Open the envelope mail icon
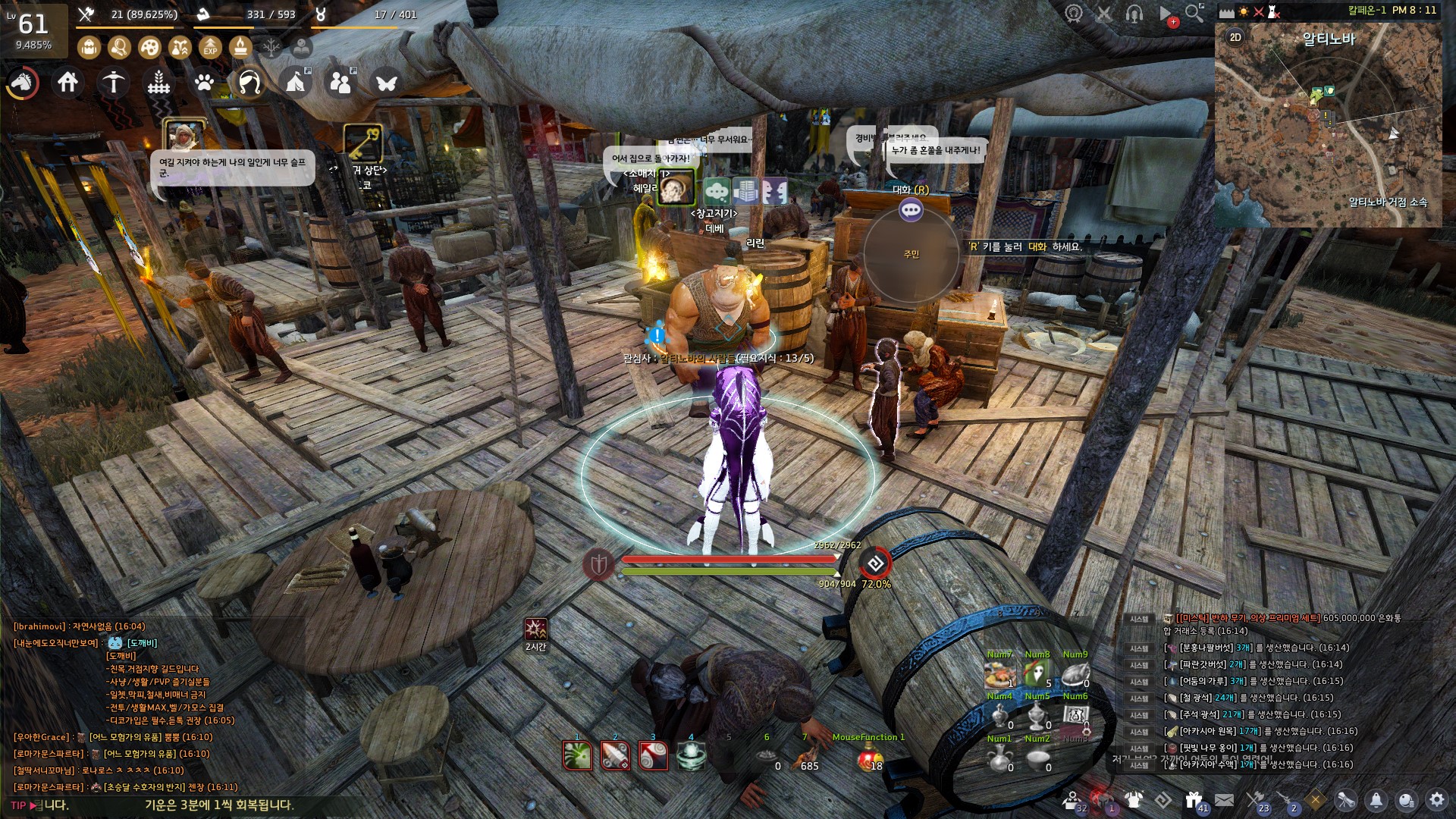 [1224, 799]
